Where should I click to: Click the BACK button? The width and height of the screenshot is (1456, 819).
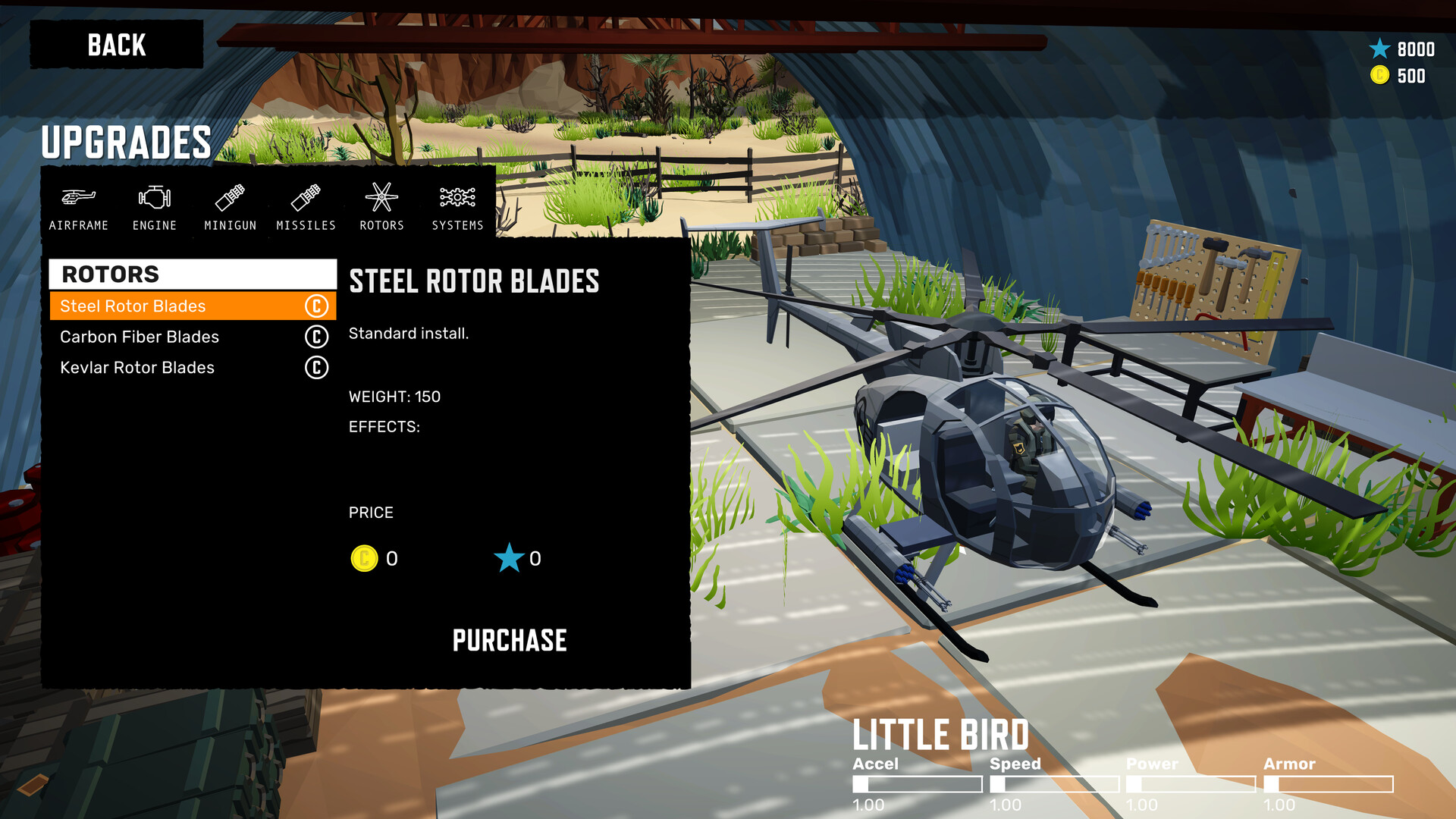tap(117, 45)
